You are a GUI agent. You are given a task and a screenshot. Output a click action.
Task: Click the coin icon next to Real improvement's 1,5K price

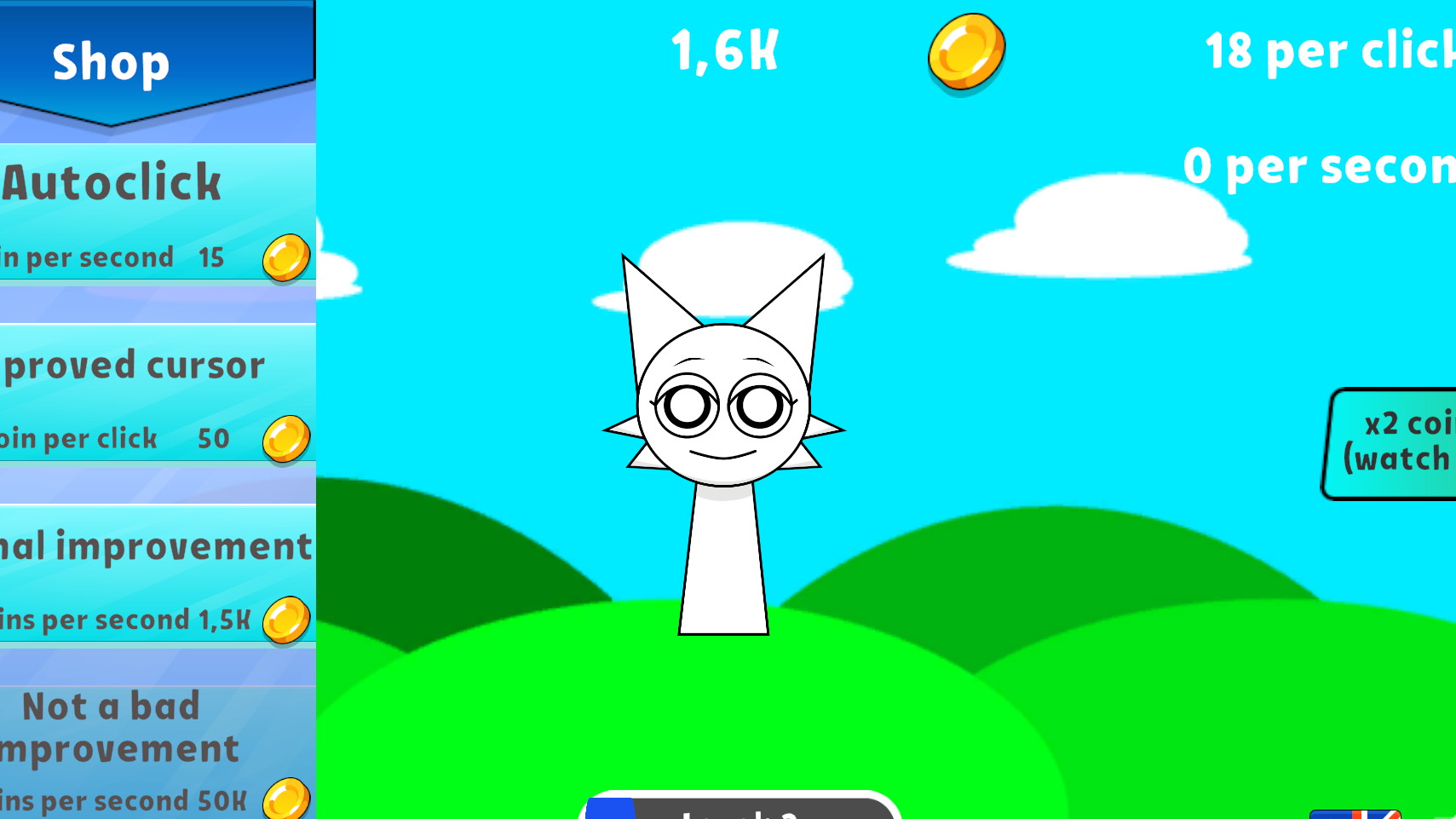(285, 620)
